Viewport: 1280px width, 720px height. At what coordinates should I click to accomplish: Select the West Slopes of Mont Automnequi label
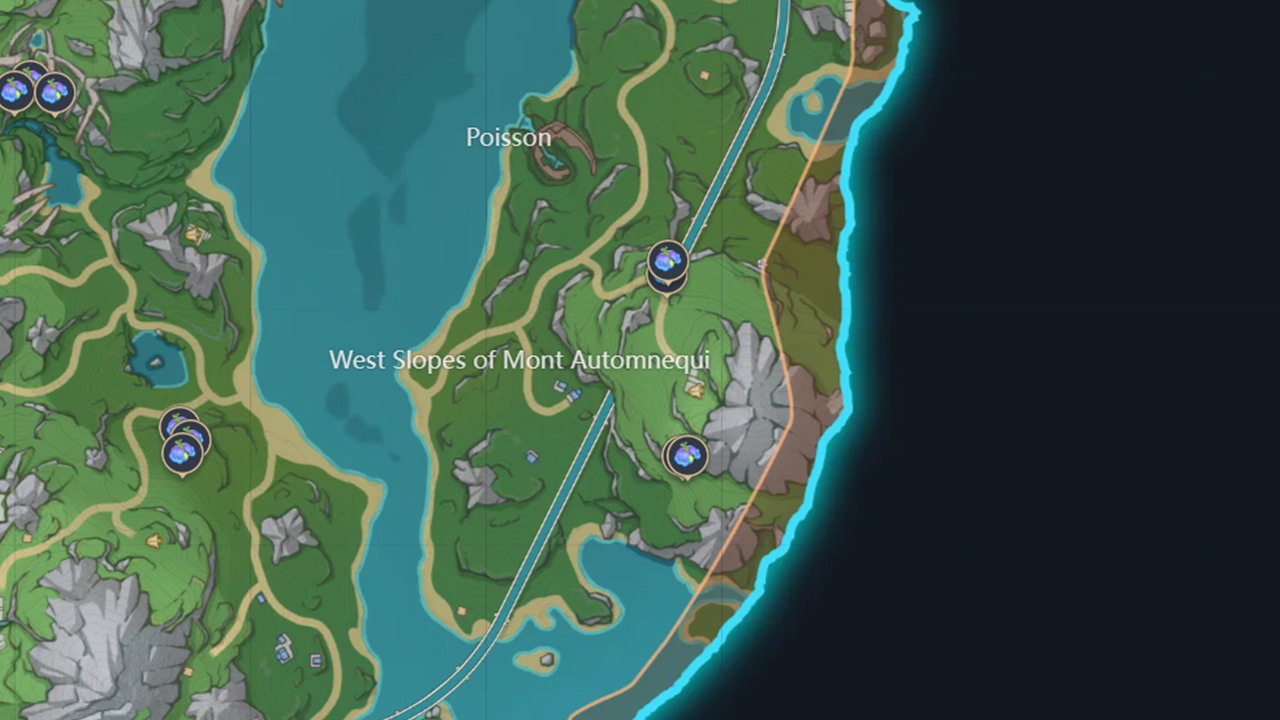pos(520,360)
